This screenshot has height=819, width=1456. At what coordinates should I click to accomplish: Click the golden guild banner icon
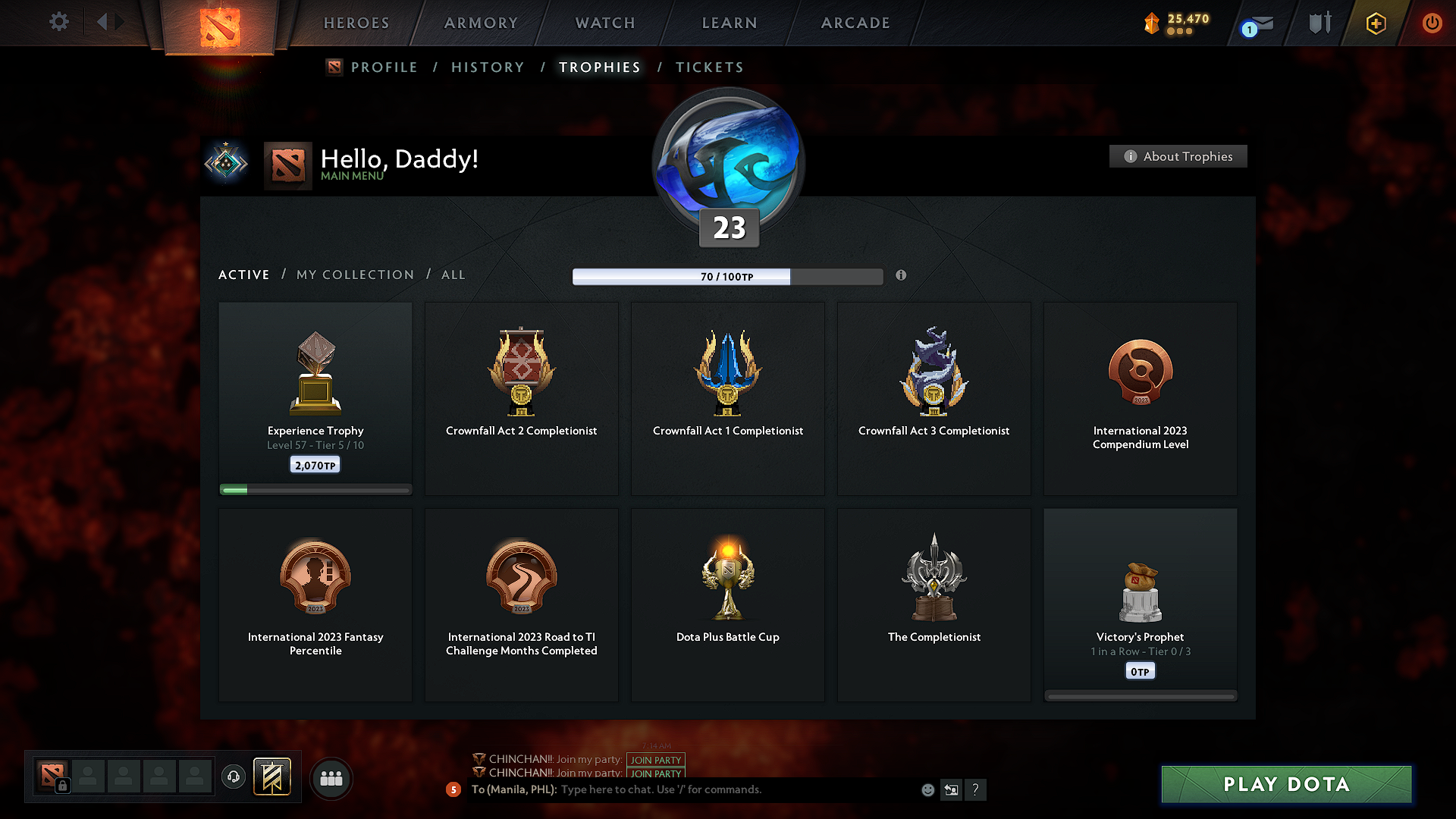273,777
